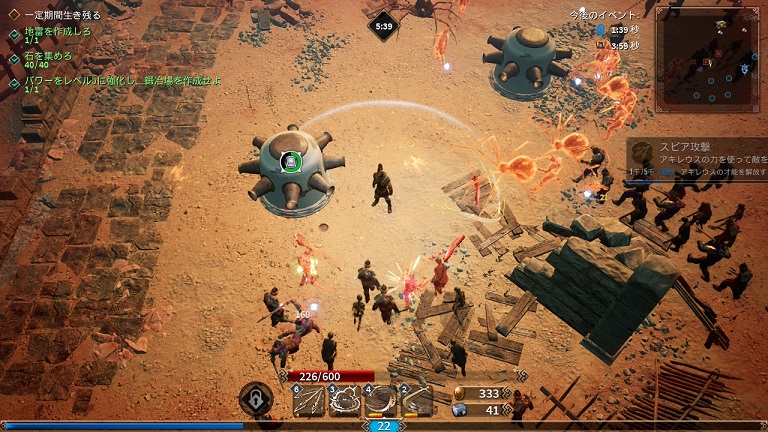Viewport: 768px width, 432px height.
Task: Select the 地雷を作成しろ objective
Action: 58,32
